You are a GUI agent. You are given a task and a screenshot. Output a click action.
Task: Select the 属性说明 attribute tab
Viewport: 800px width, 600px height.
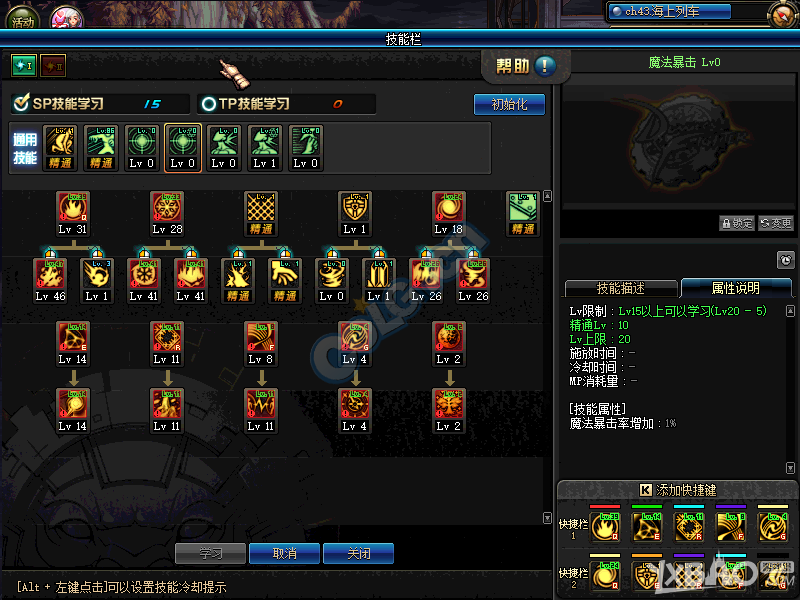pyautogui.click(x=733, y=288)
